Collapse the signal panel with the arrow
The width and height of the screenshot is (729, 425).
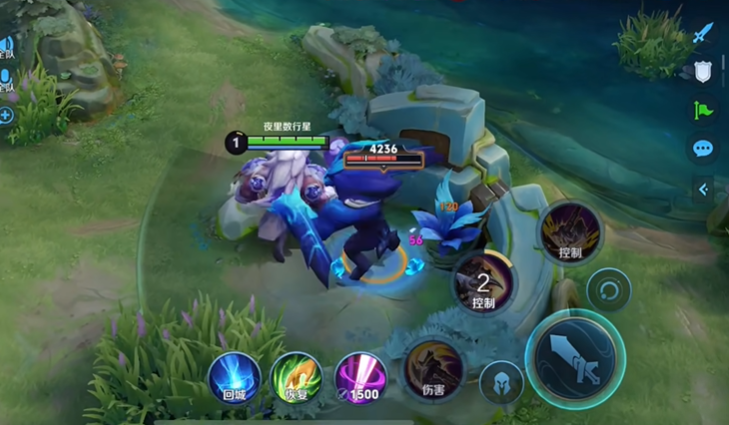point(704,189)
